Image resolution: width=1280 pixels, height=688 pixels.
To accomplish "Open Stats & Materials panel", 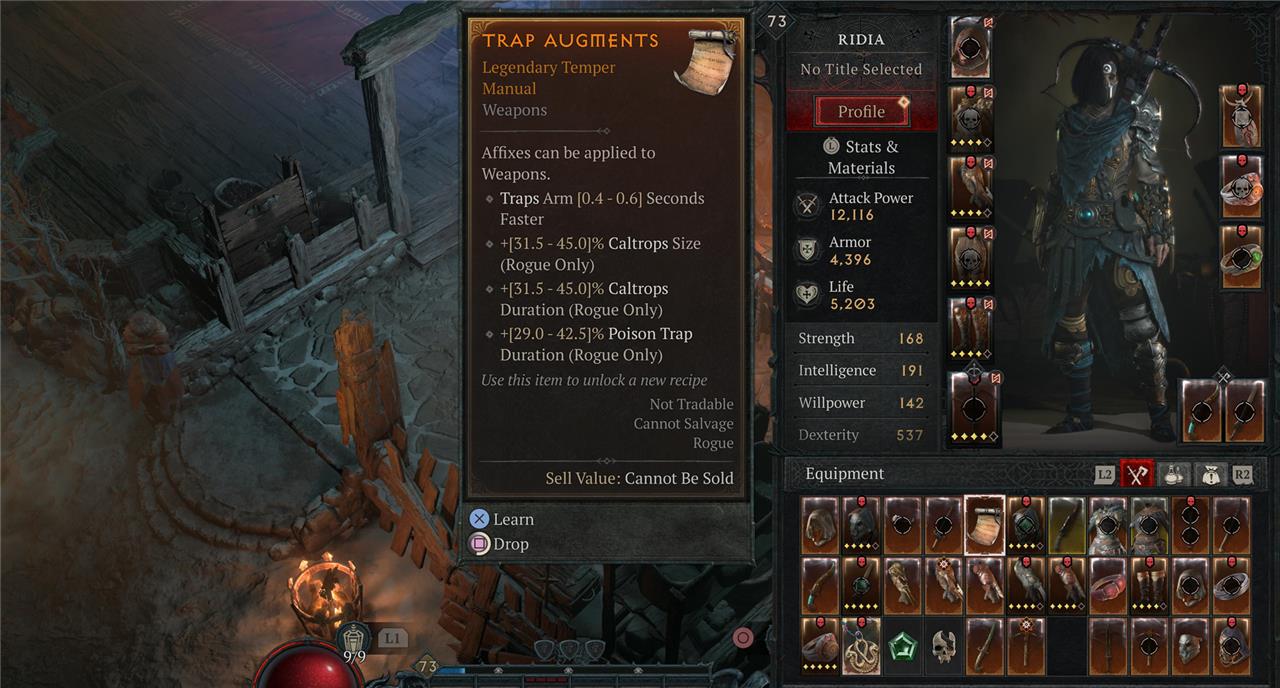I will pos(861,157).
